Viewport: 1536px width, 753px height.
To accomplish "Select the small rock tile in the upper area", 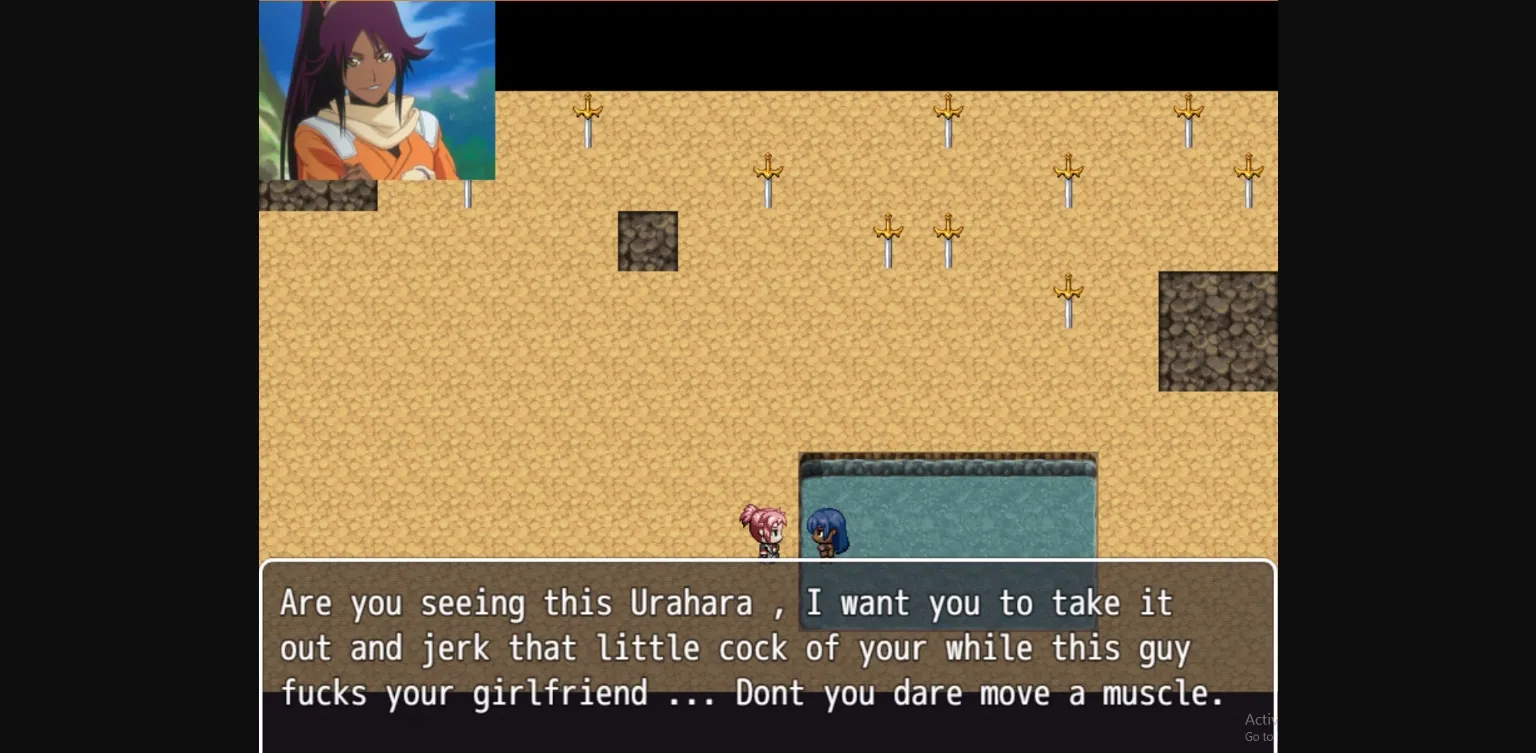I will coord(647,240).
